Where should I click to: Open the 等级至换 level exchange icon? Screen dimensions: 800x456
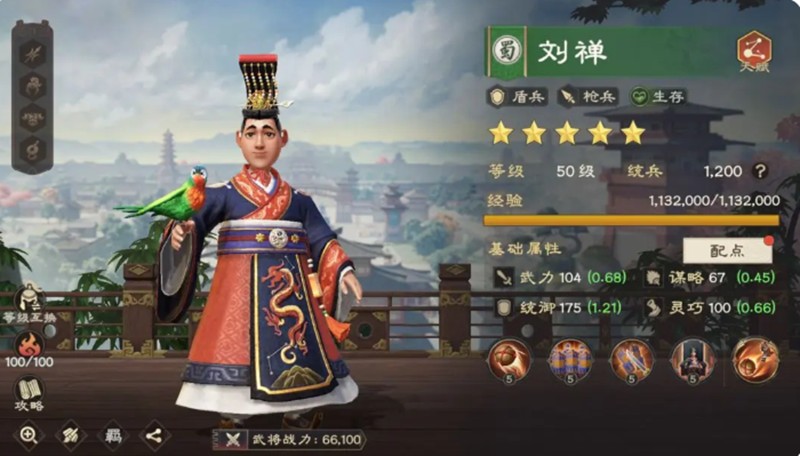coord(29,302)
